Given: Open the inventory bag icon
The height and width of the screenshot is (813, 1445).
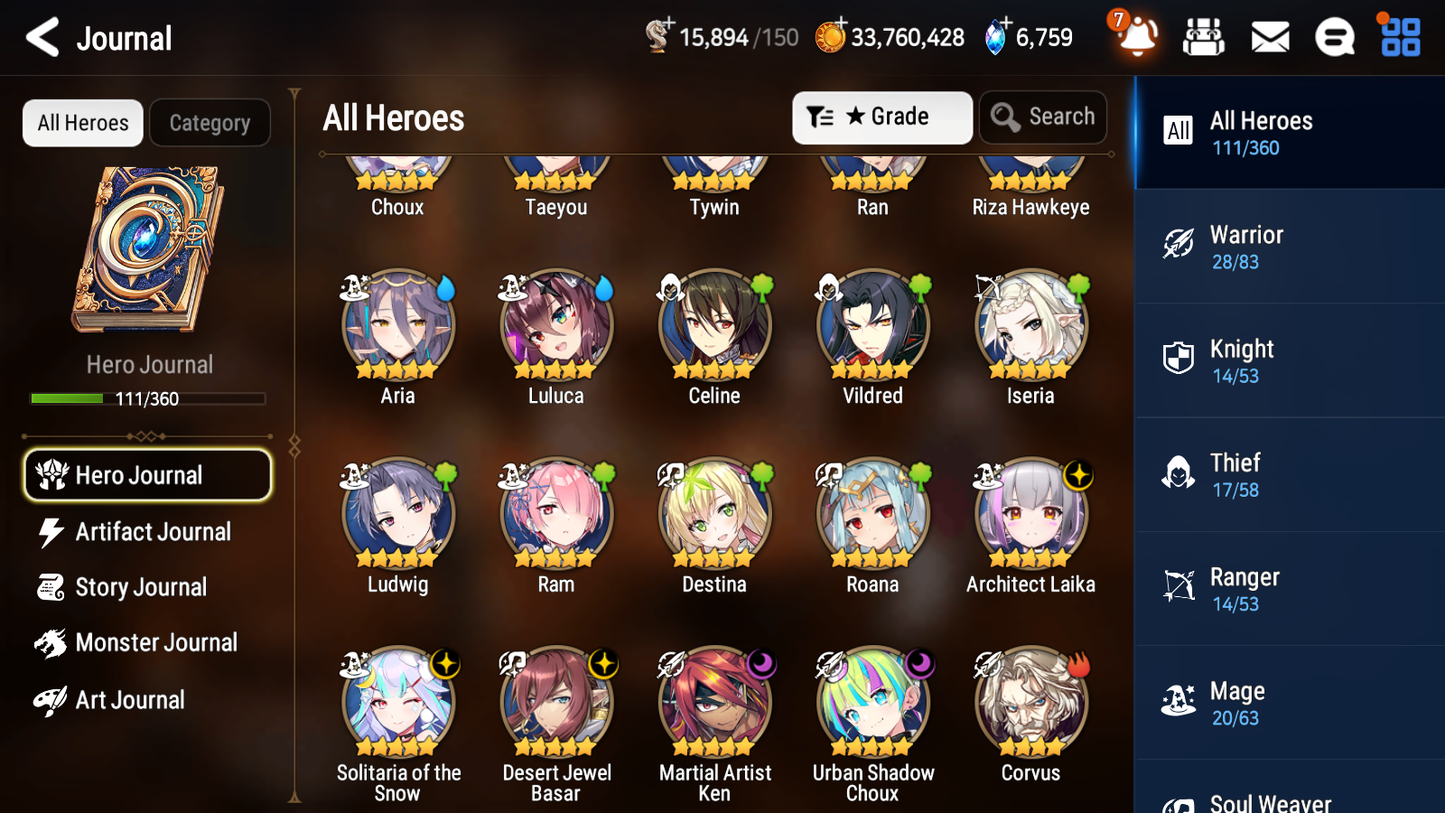Looking at the screenshot, I should (1203, 35).
